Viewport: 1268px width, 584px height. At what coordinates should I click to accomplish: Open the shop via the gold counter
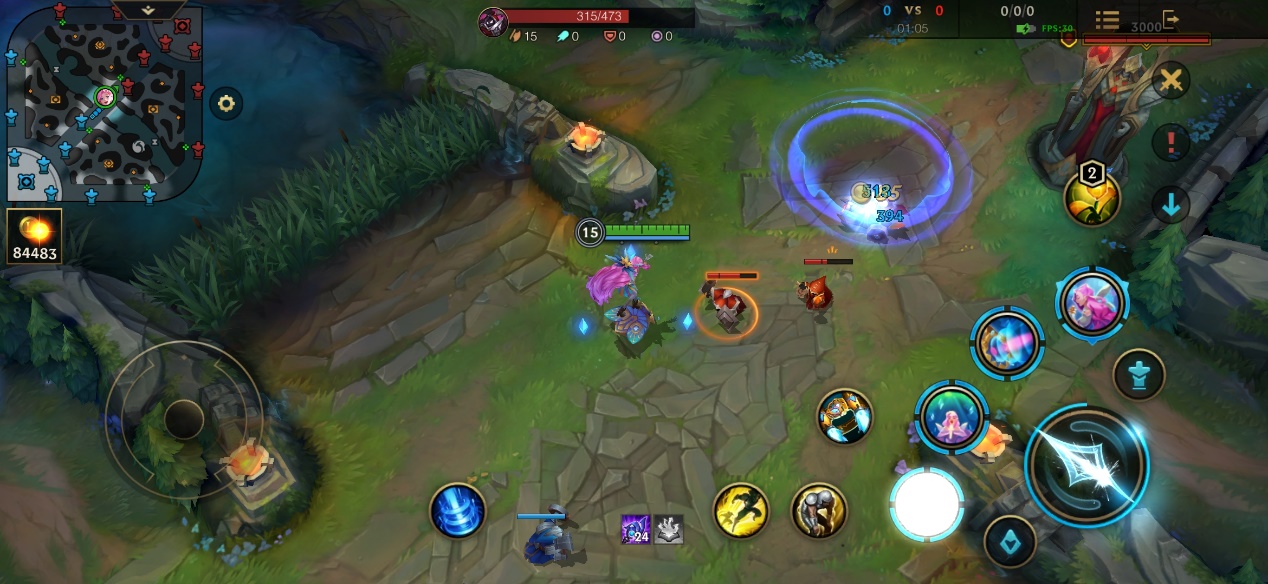coord(35,236)
